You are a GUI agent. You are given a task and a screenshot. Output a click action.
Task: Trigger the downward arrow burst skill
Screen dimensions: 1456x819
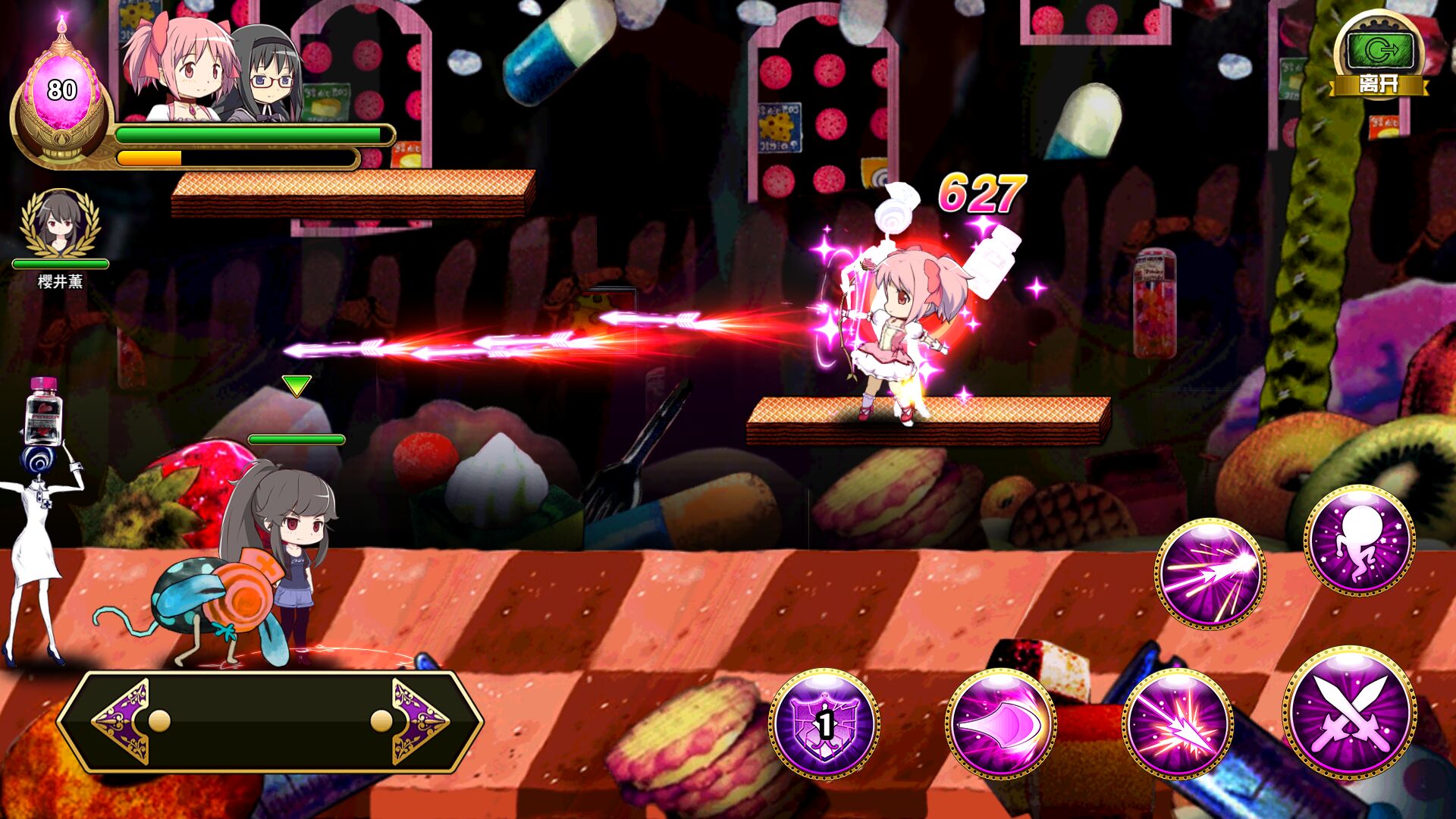click(1178, 724)
